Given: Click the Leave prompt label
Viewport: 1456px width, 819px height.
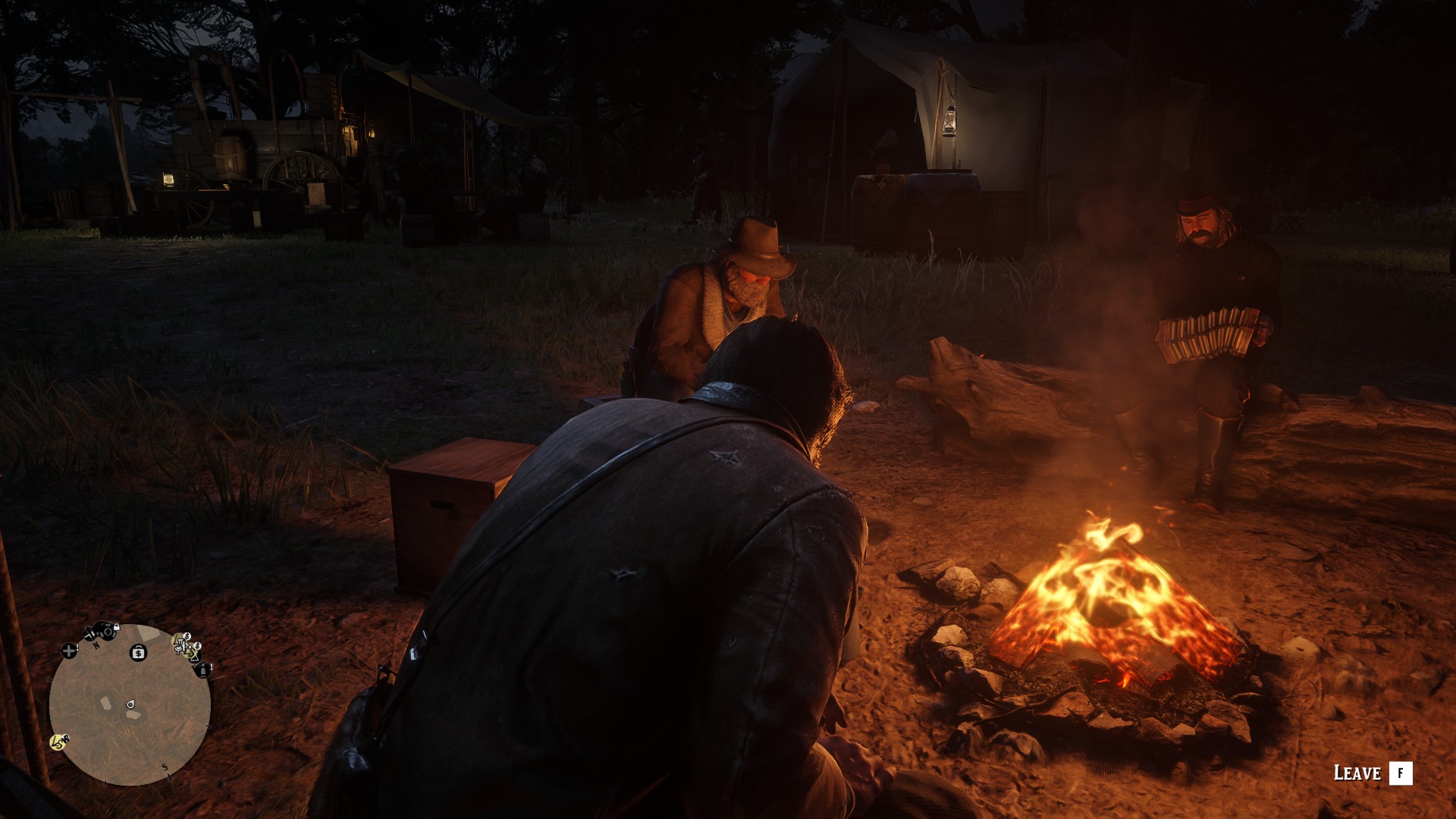Looking at the screenshot, I should click(x=1357, y=773).
